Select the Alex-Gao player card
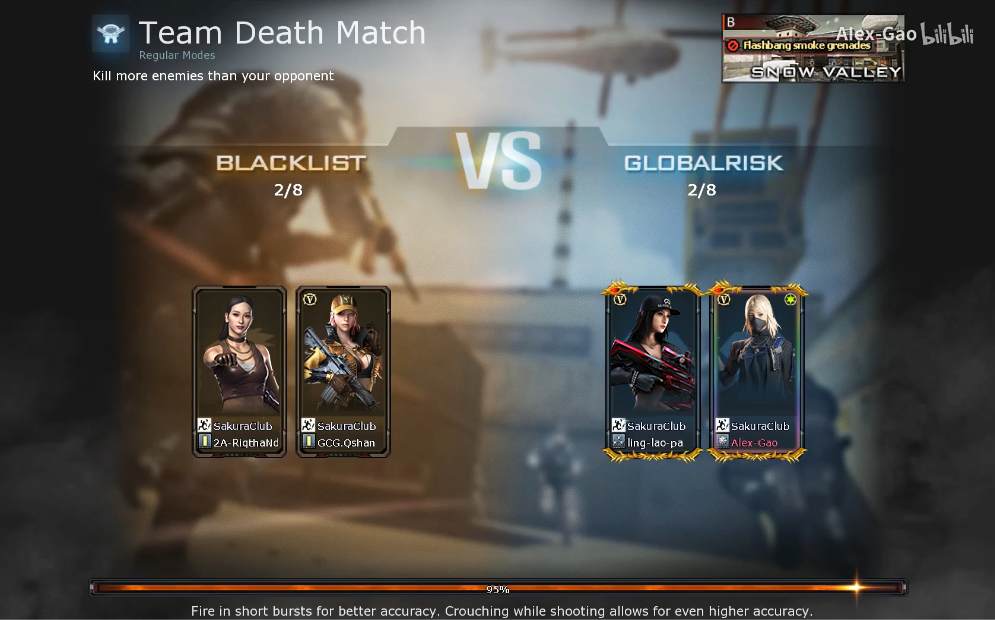This screenshot has height=620, width=995. pyautogui.click(x=757, y=371)
